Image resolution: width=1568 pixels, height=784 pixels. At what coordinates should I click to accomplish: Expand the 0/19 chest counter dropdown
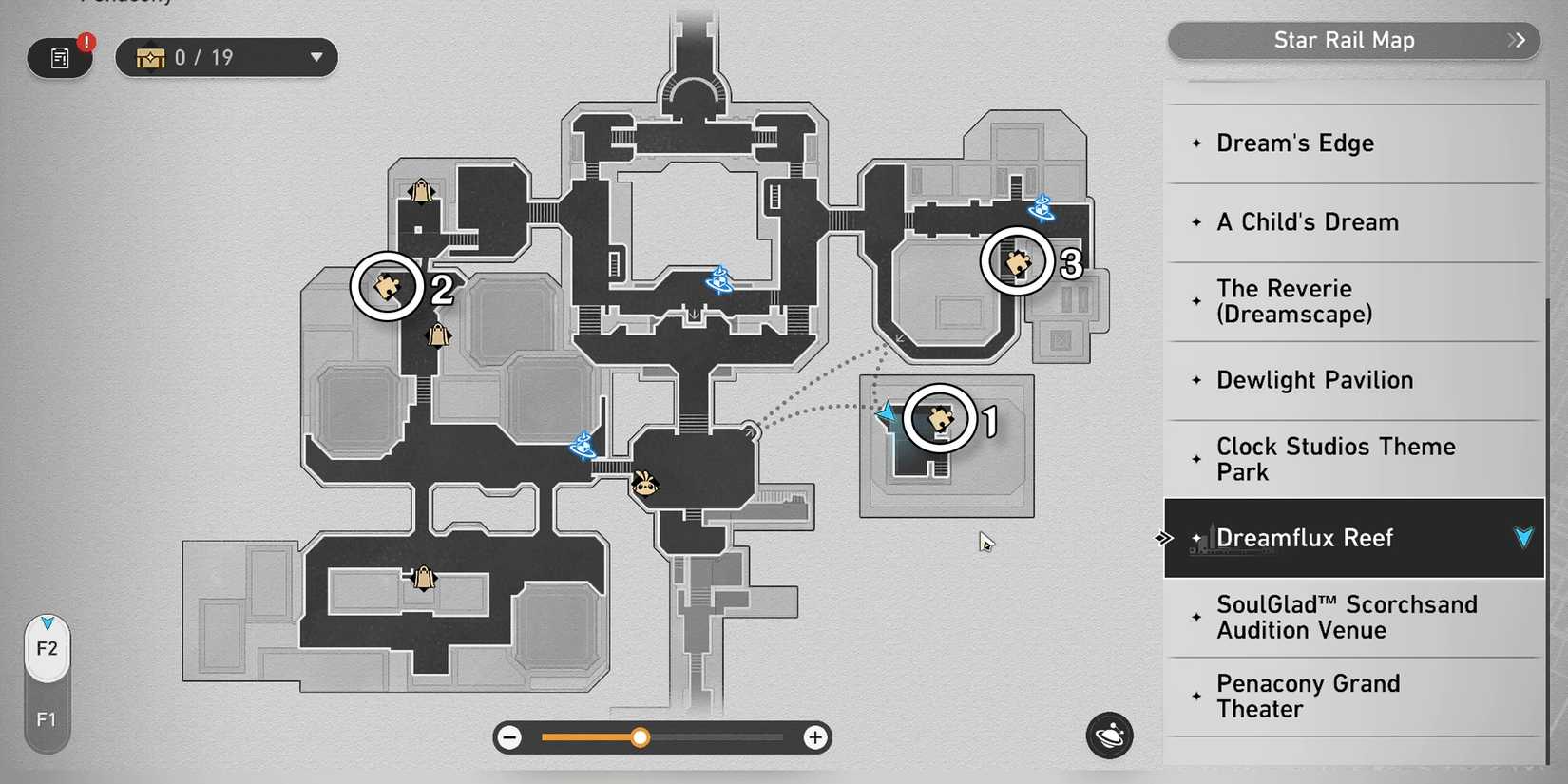click(x=316, y=58)
